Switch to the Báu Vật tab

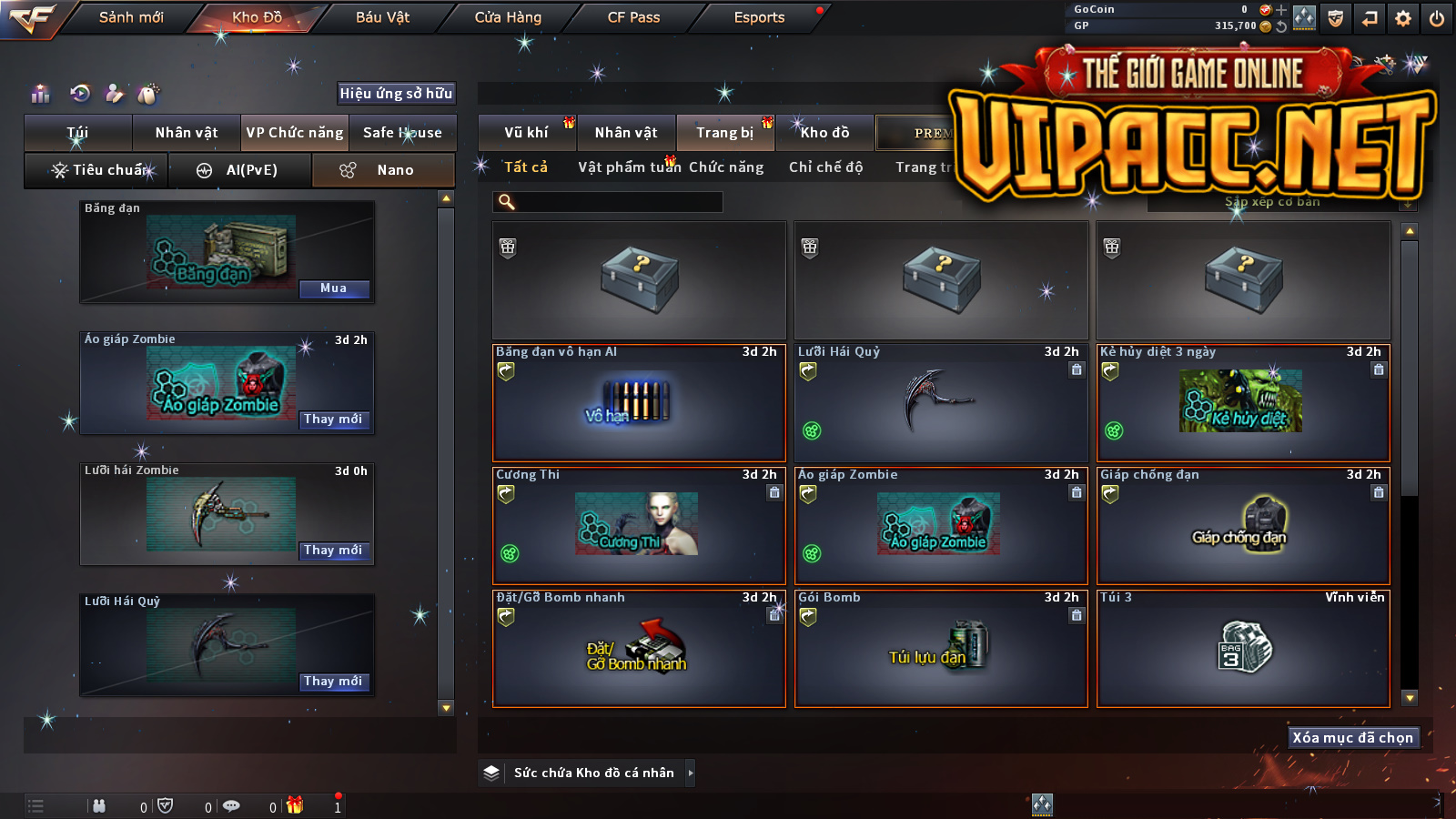[382, 17]
